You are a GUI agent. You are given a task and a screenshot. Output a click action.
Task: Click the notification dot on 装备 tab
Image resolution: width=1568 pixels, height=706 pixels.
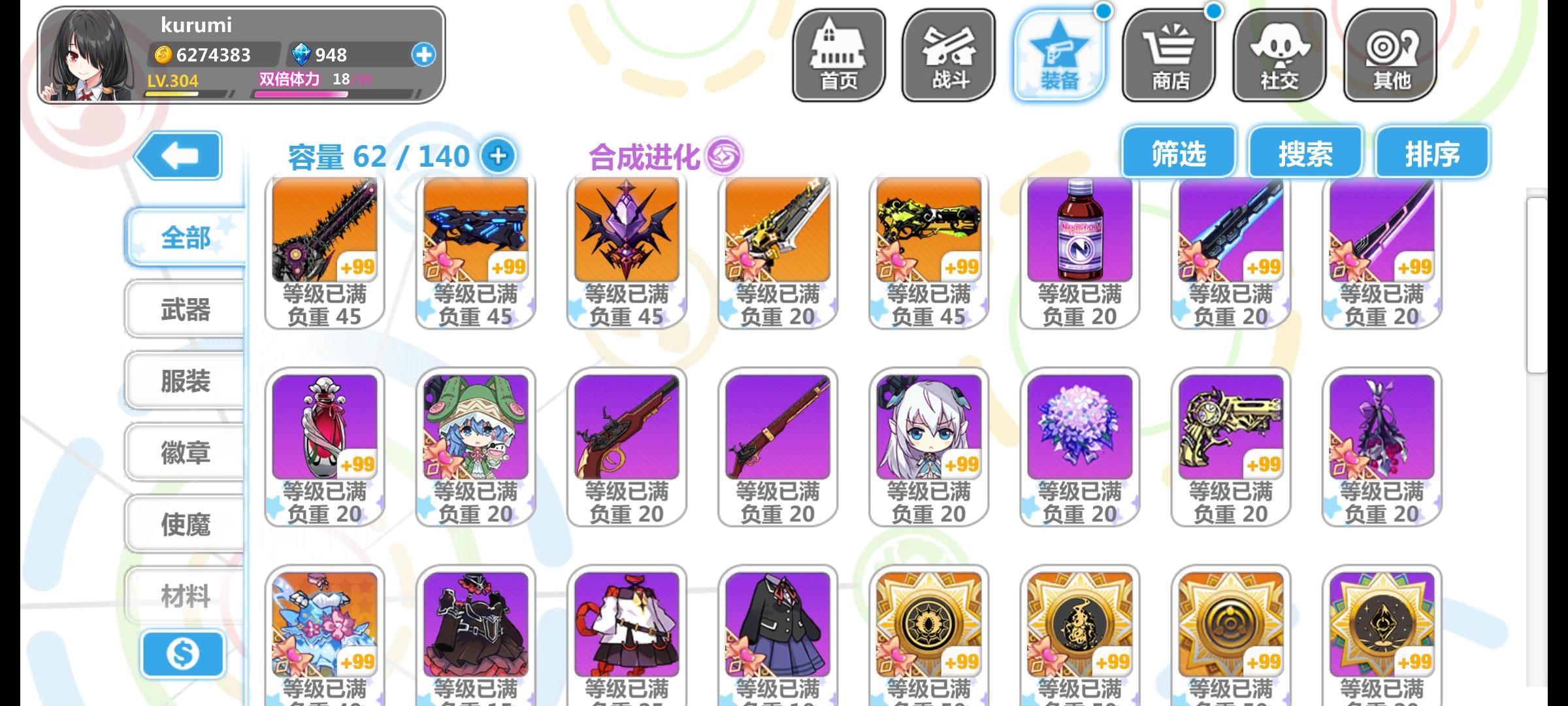click(x=1103, y=10)
